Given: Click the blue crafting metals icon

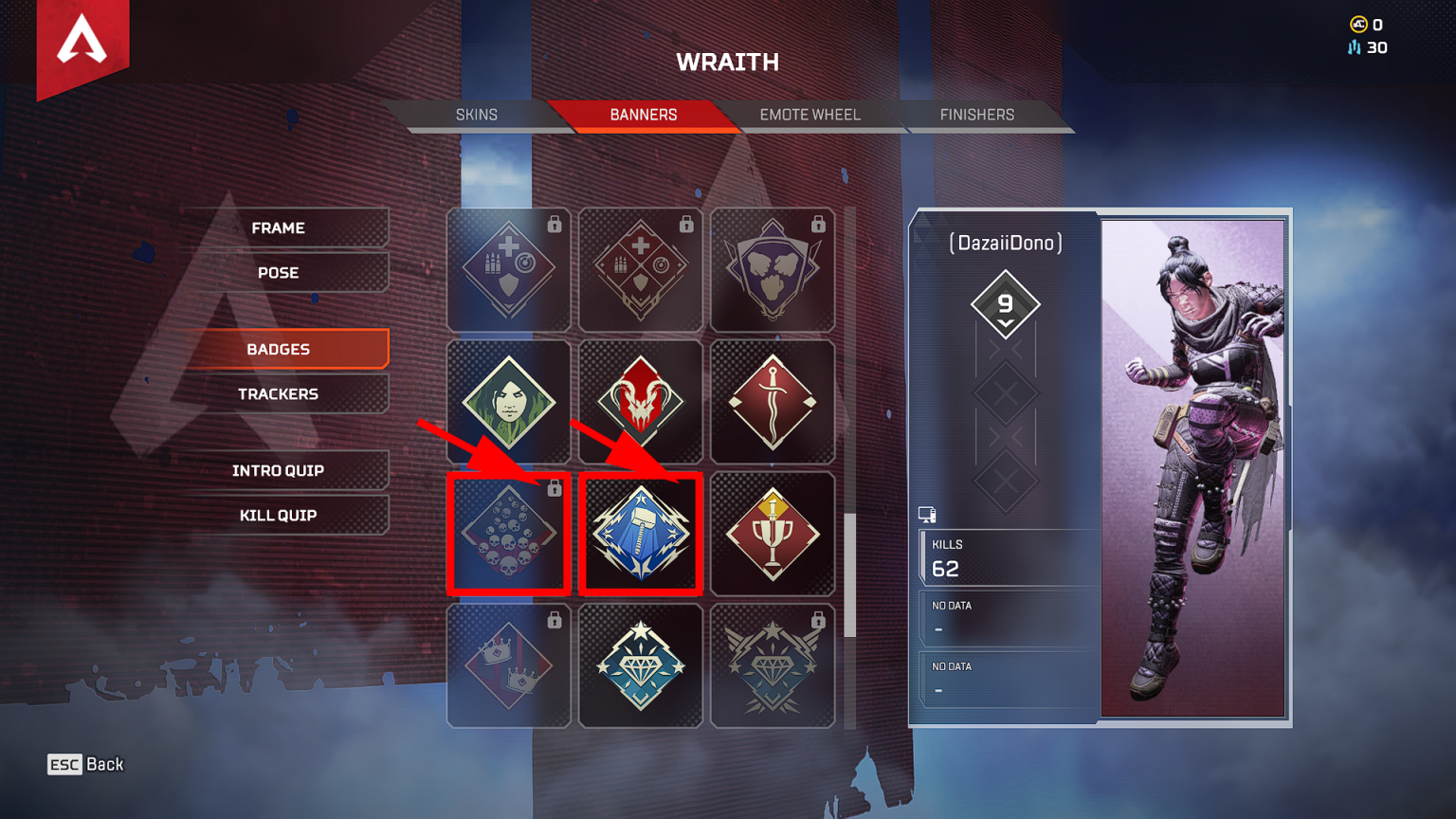Looking at the screenshot, I should click(x=1354, y=46).
